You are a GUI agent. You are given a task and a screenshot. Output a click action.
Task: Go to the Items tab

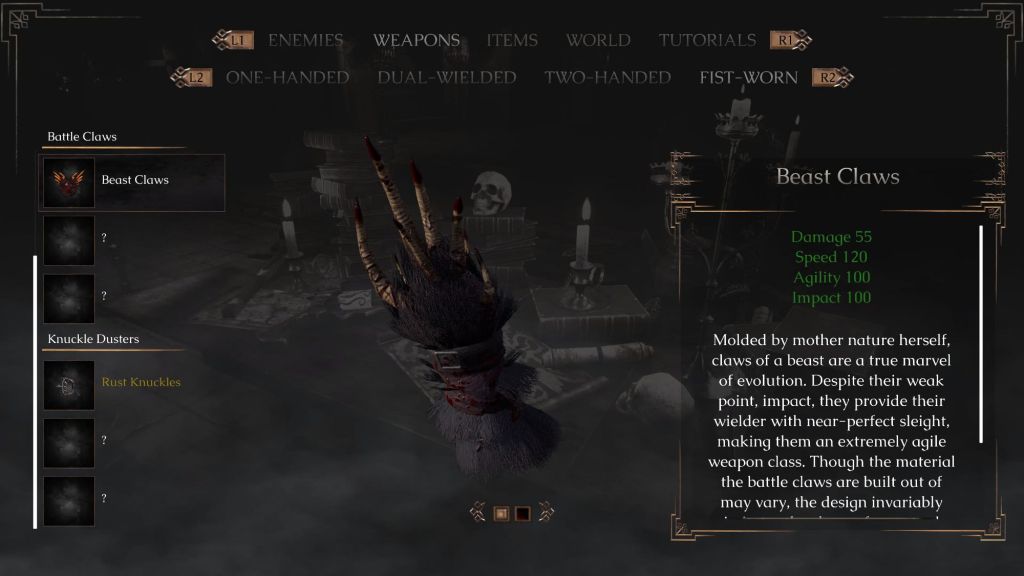click(512, 41)
